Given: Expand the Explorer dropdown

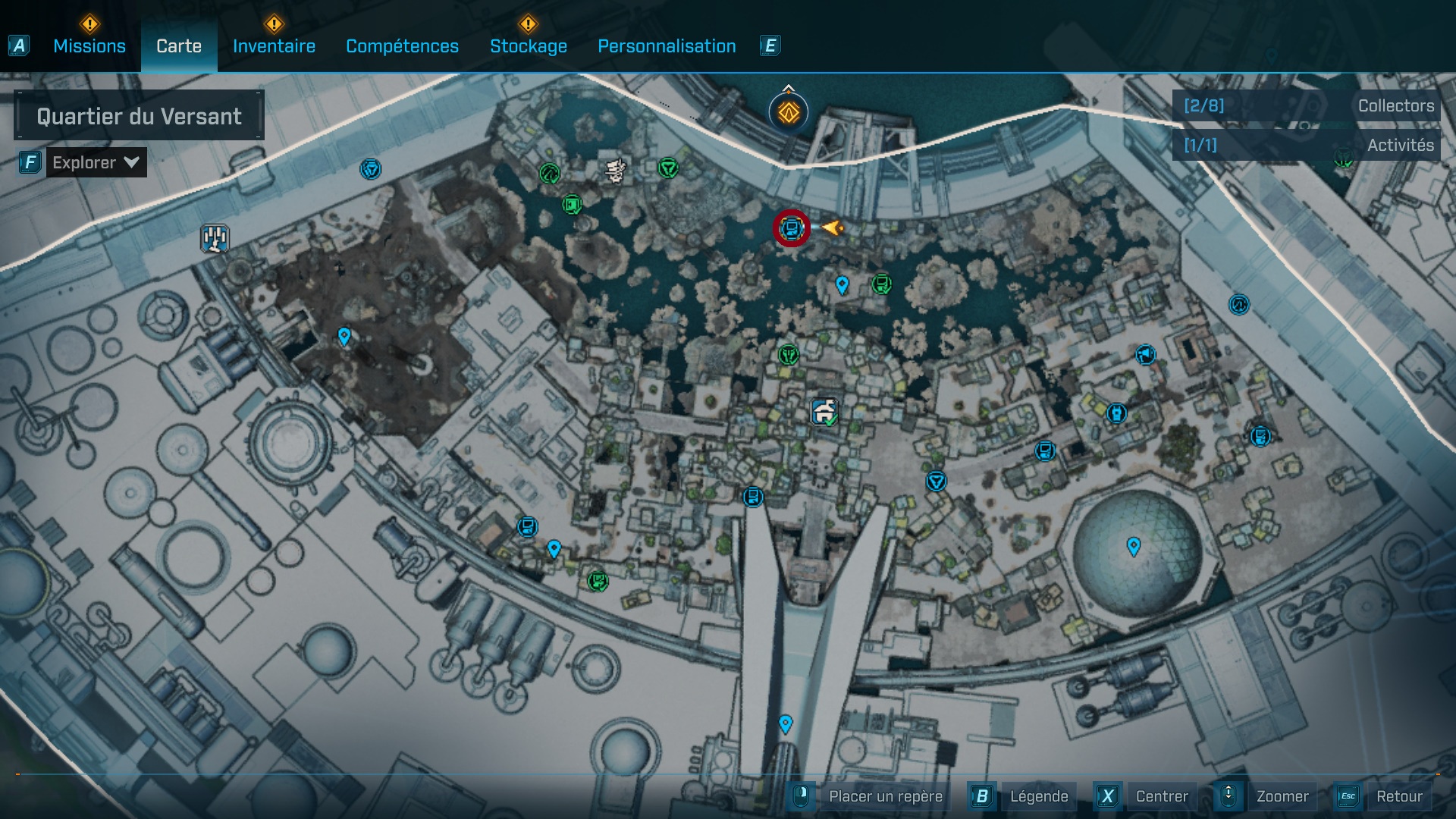Looking at the screenshot, I should click(96, 162).
